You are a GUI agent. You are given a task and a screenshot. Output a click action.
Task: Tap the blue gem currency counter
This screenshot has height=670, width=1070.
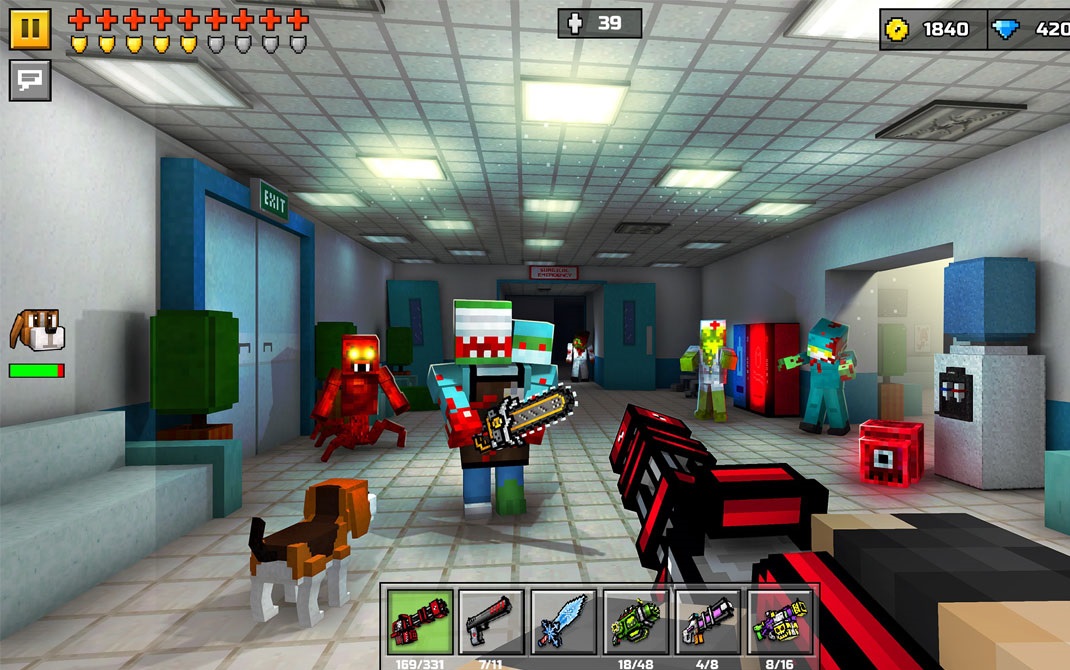tap(1030, 29)
